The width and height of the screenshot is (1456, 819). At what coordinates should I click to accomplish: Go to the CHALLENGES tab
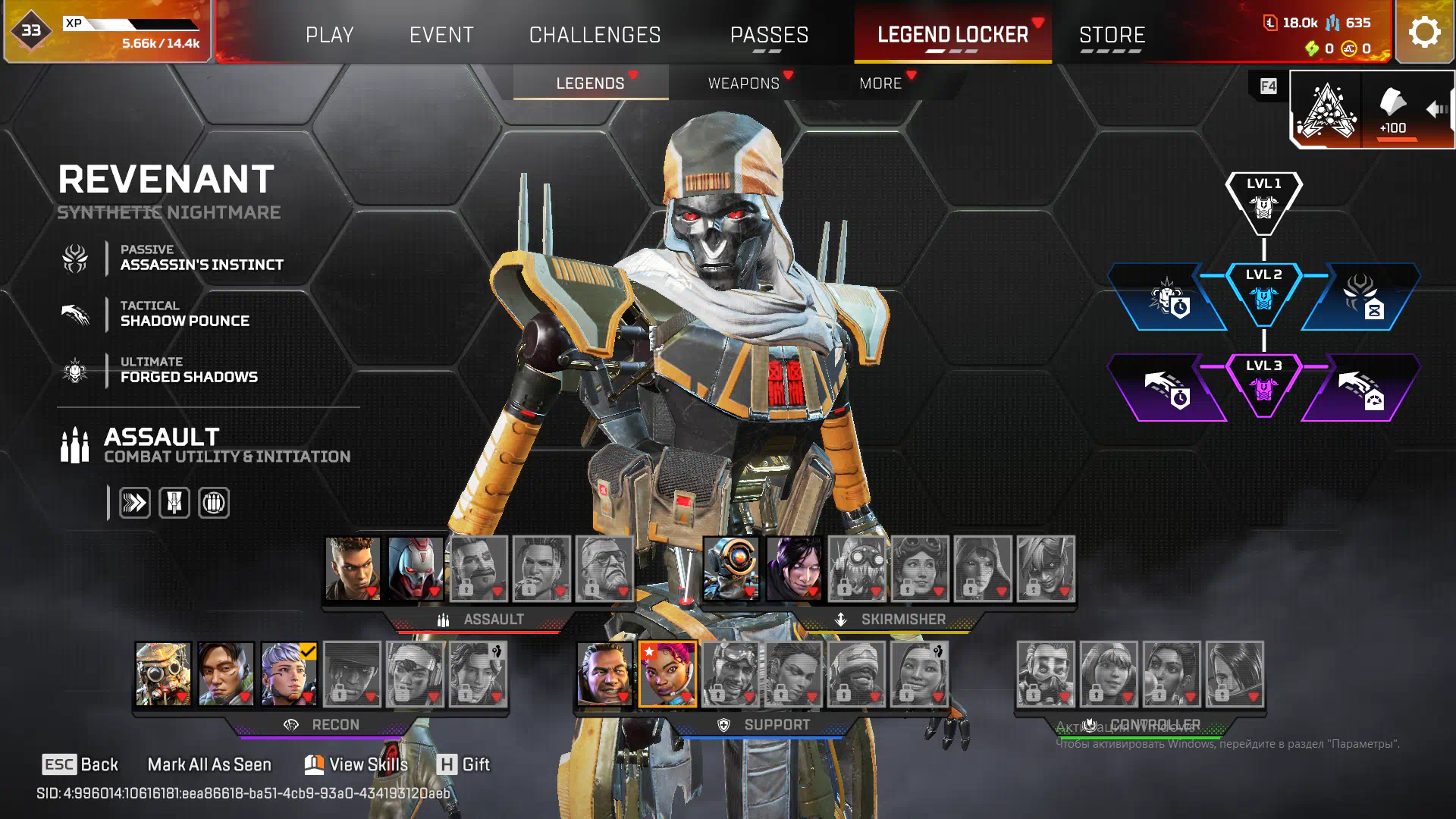pos(595,35)
